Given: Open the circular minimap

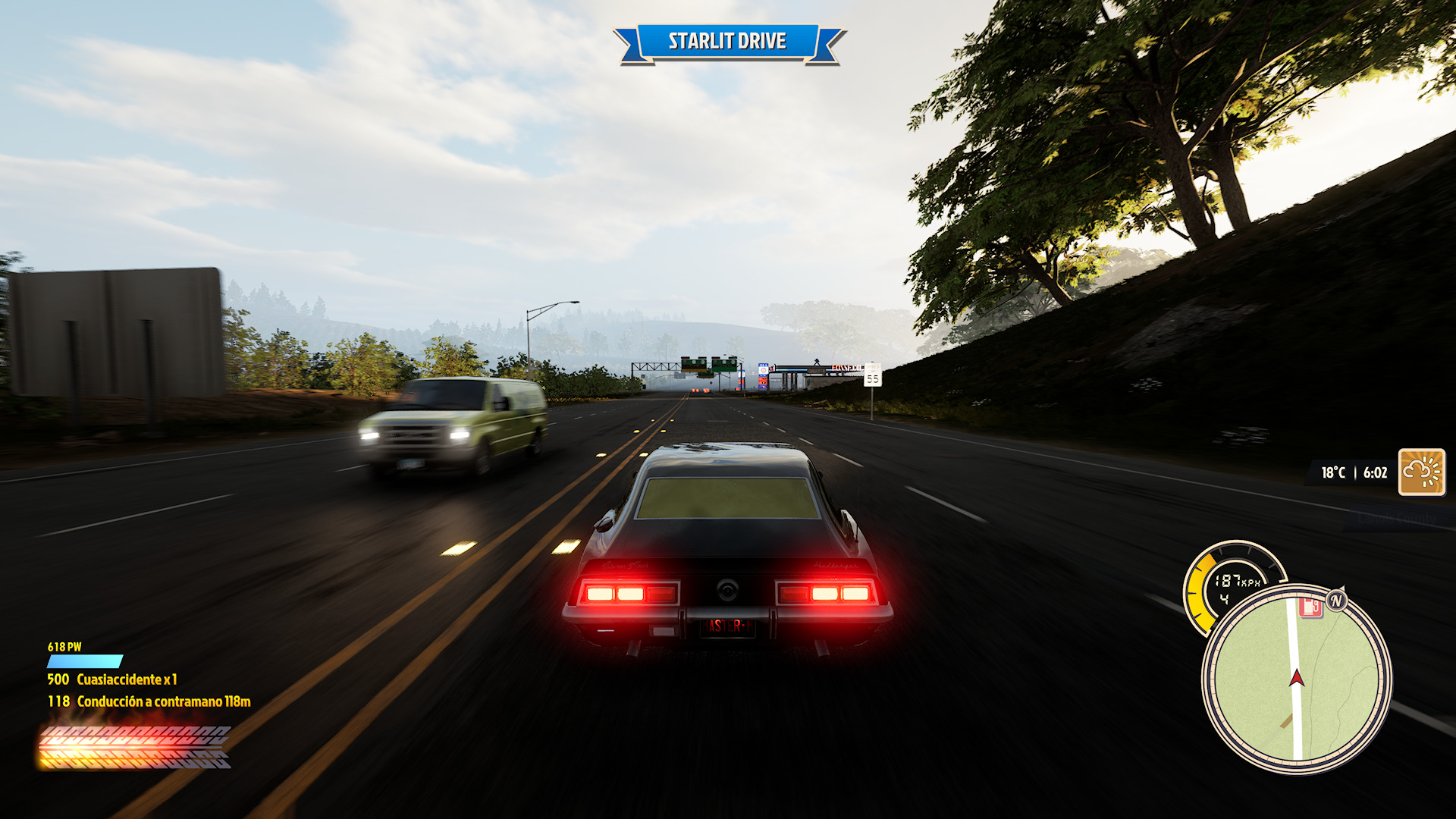Looking at the screenshot, I should [x=1296, y=679].
